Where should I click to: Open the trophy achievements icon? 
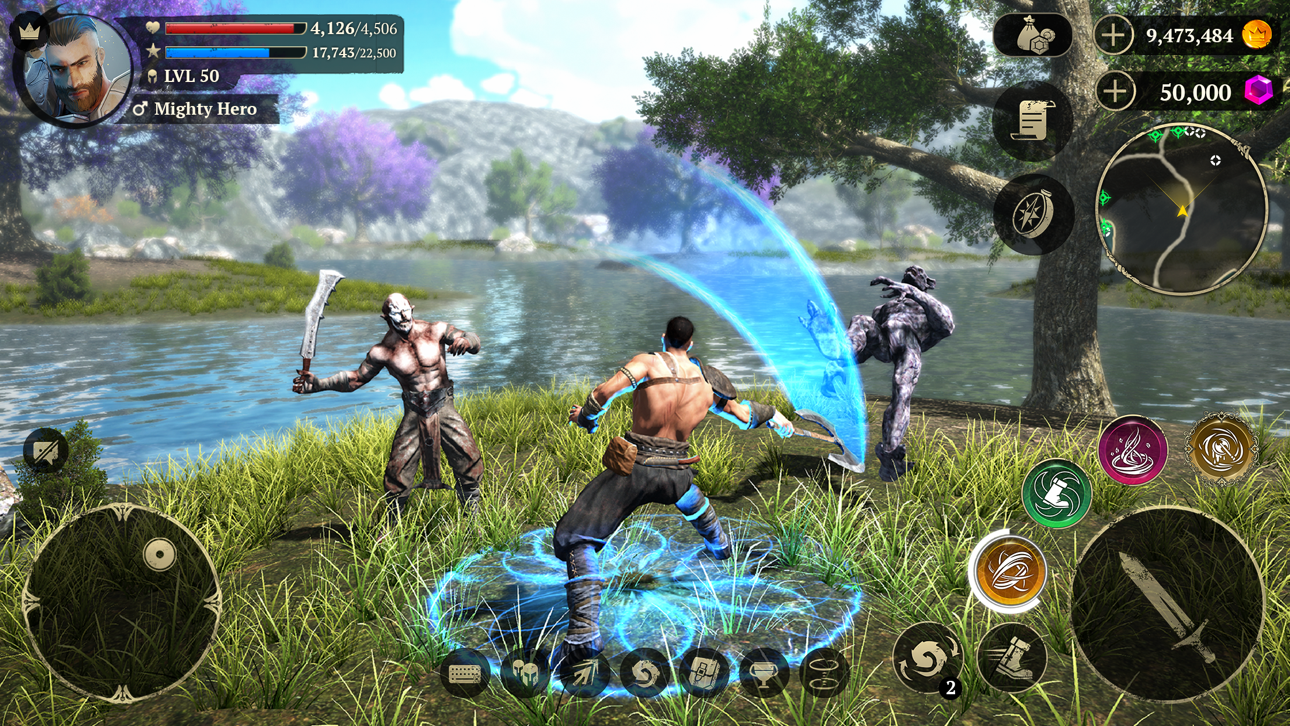point(762,673)
